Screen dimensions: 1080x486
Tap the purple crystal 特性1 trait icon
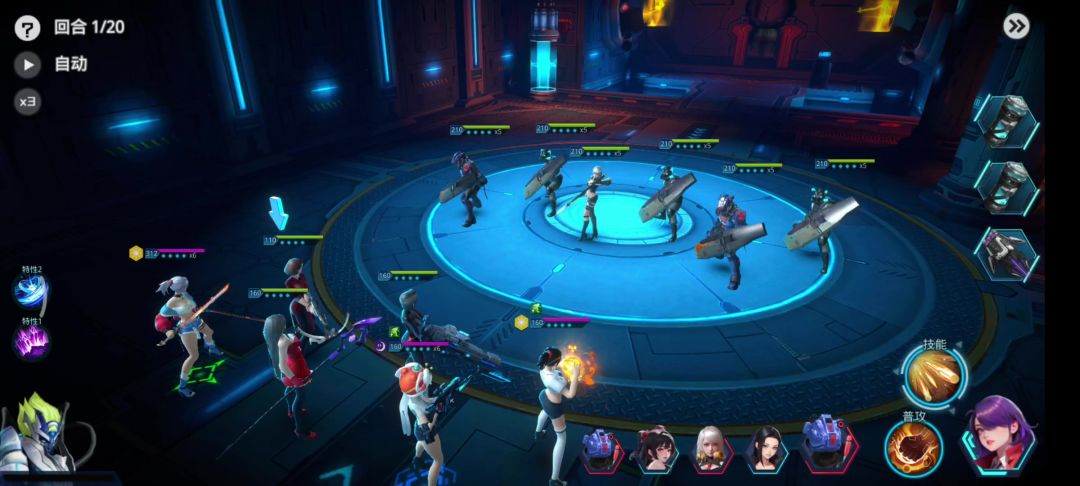click(30, 342)
